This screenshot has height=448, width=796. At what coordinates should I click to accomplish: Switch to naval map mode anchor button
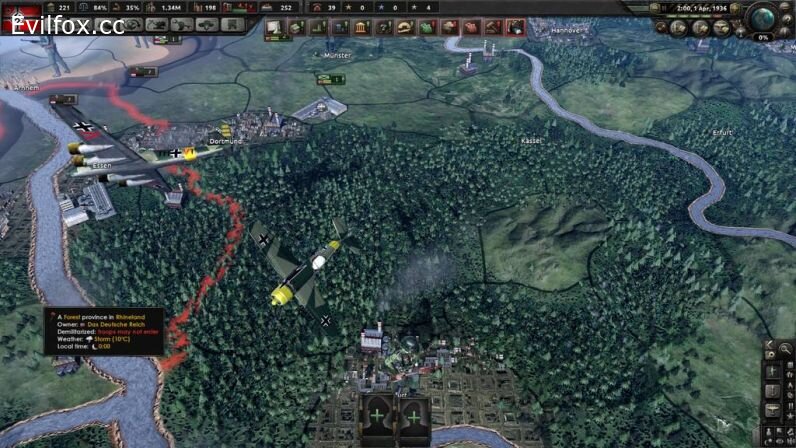tap(772, 388)
